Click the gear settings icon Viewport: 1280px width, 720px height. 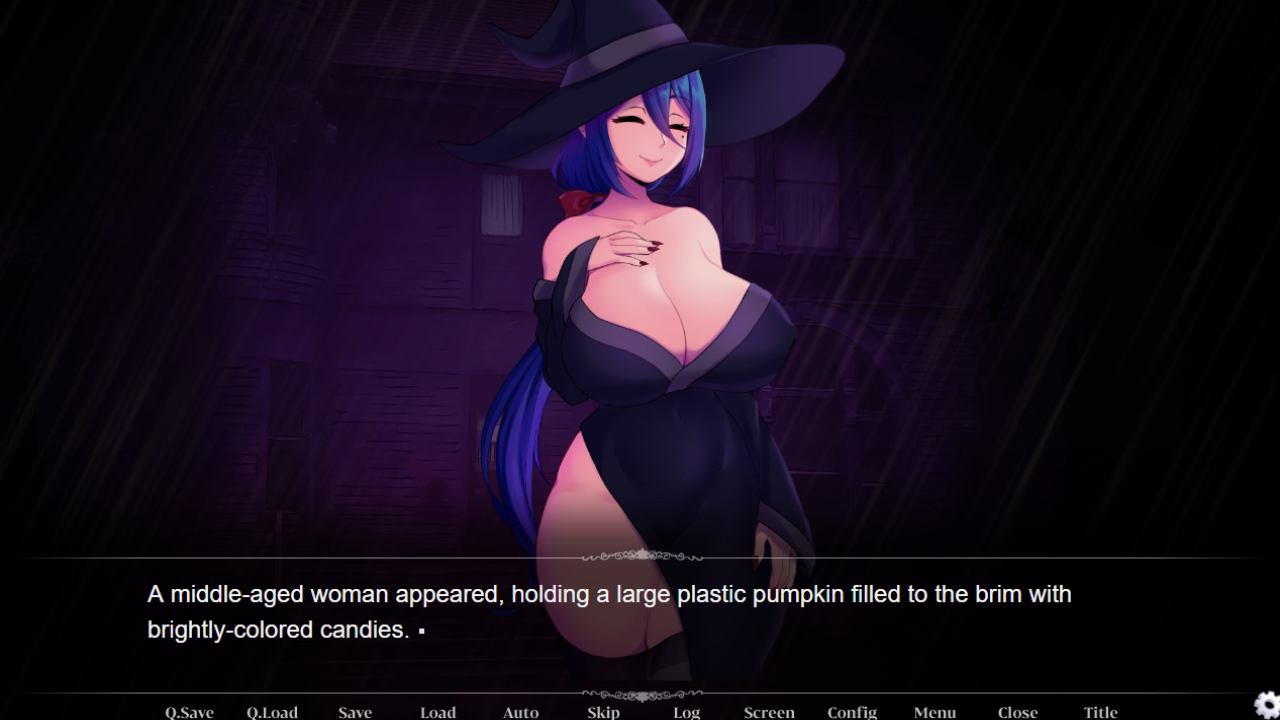click(1266, 704)
